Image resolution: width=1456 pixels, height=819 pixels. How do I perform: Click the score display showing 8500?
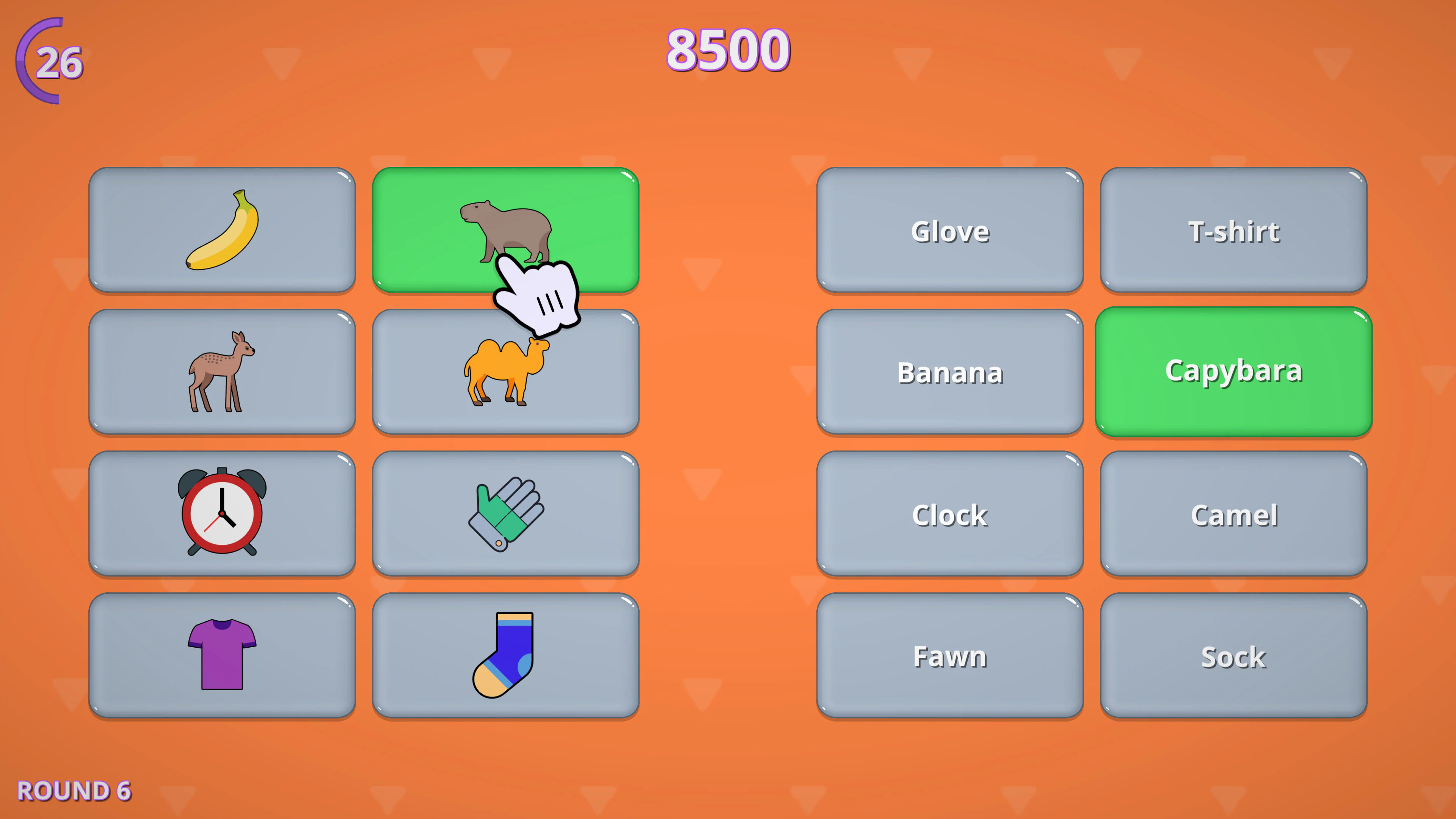coord(728,49)
